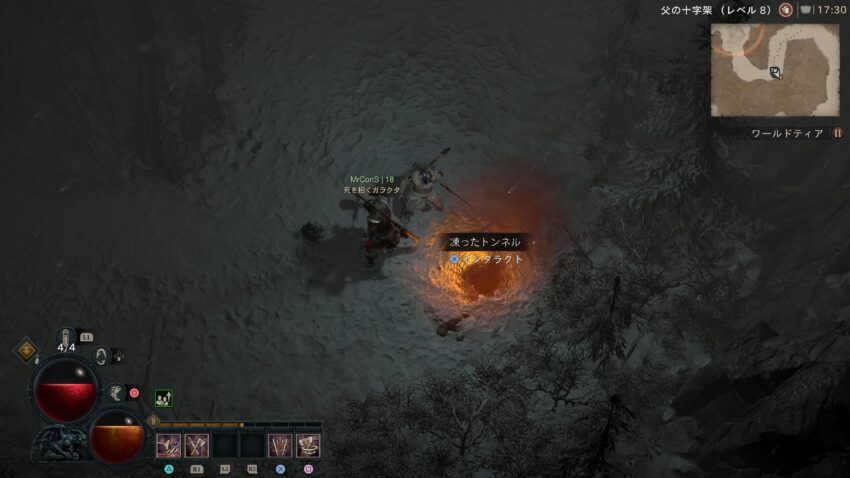Open the yellow diamond icon above the health orb
Viewport: 850px width, 478px height.
coord(25,351)
